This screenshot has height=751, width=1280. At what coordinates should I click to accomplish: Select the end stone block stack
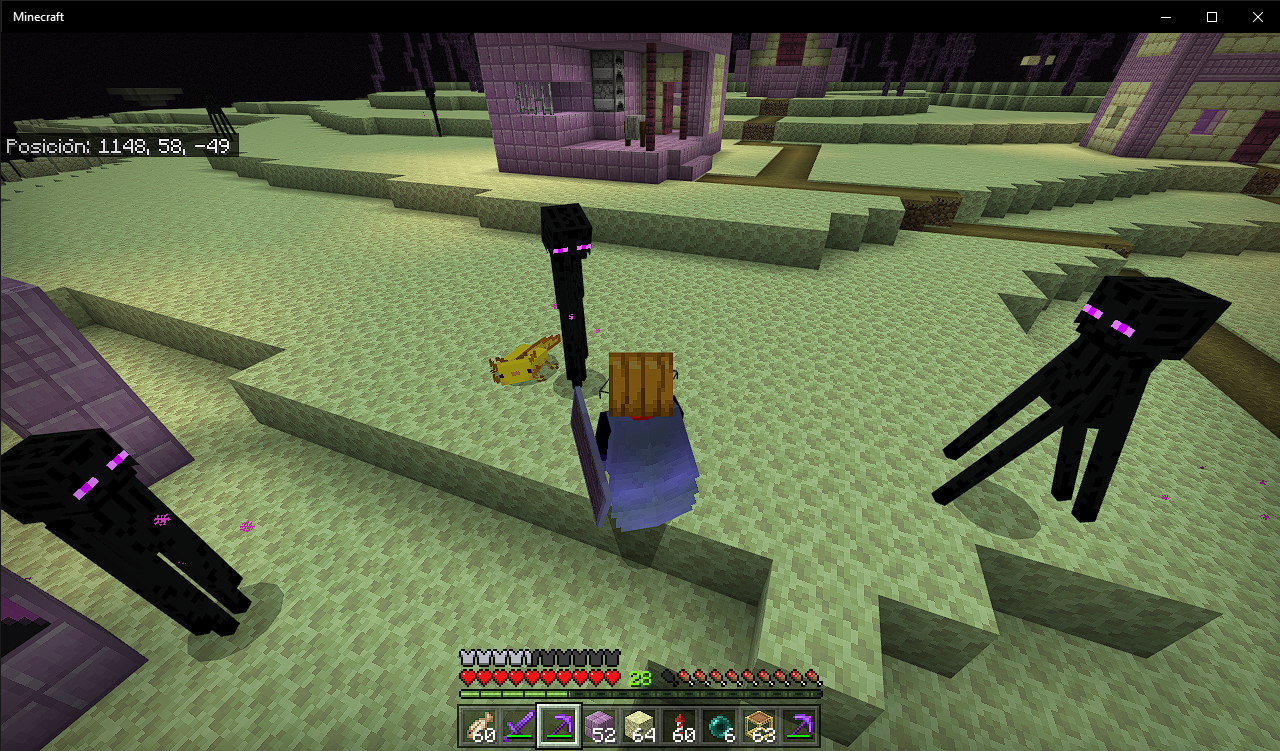coord(640,726)
